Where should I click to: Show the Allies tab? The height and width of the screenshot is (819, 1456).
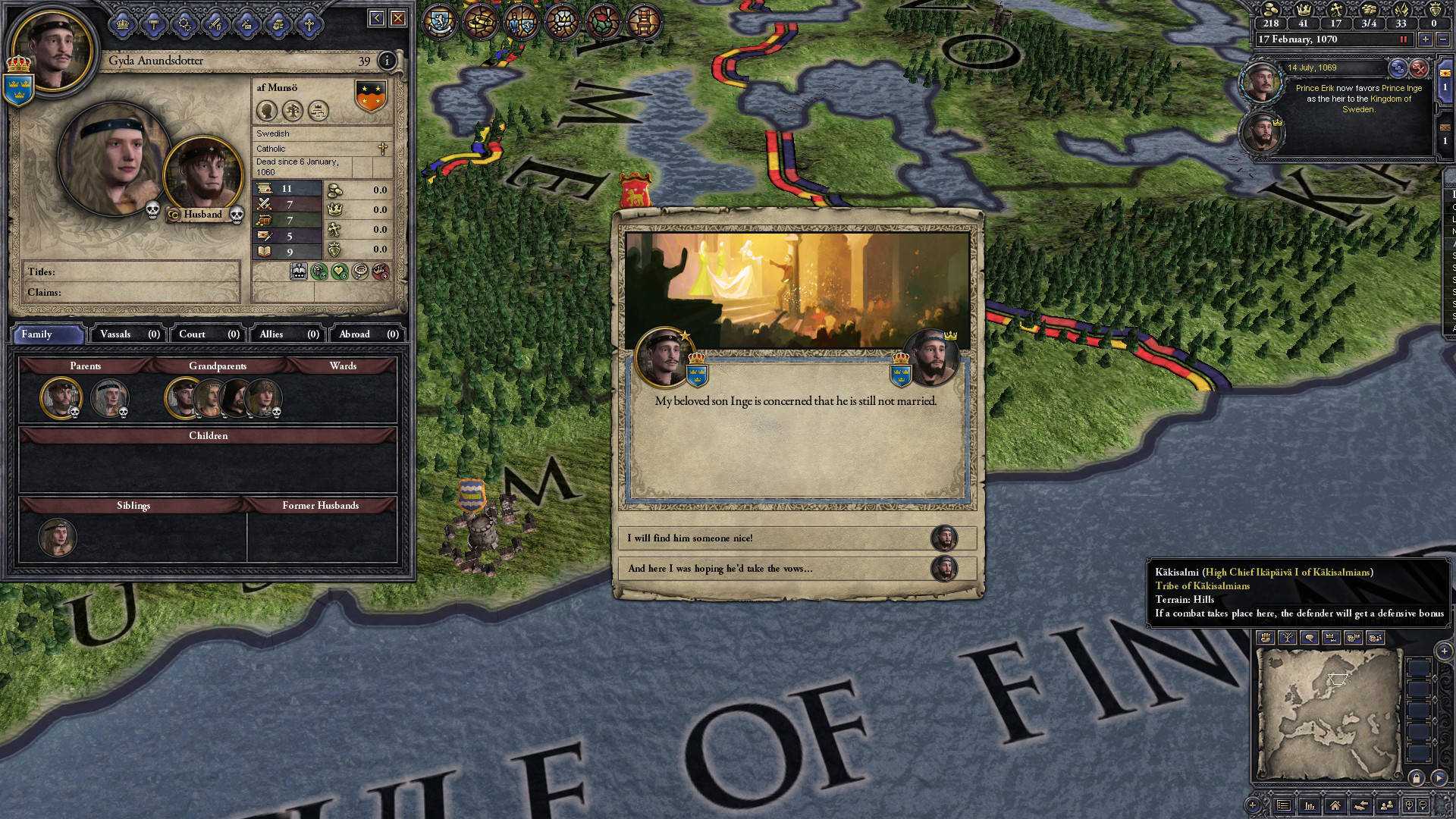[x=288, y=334]
